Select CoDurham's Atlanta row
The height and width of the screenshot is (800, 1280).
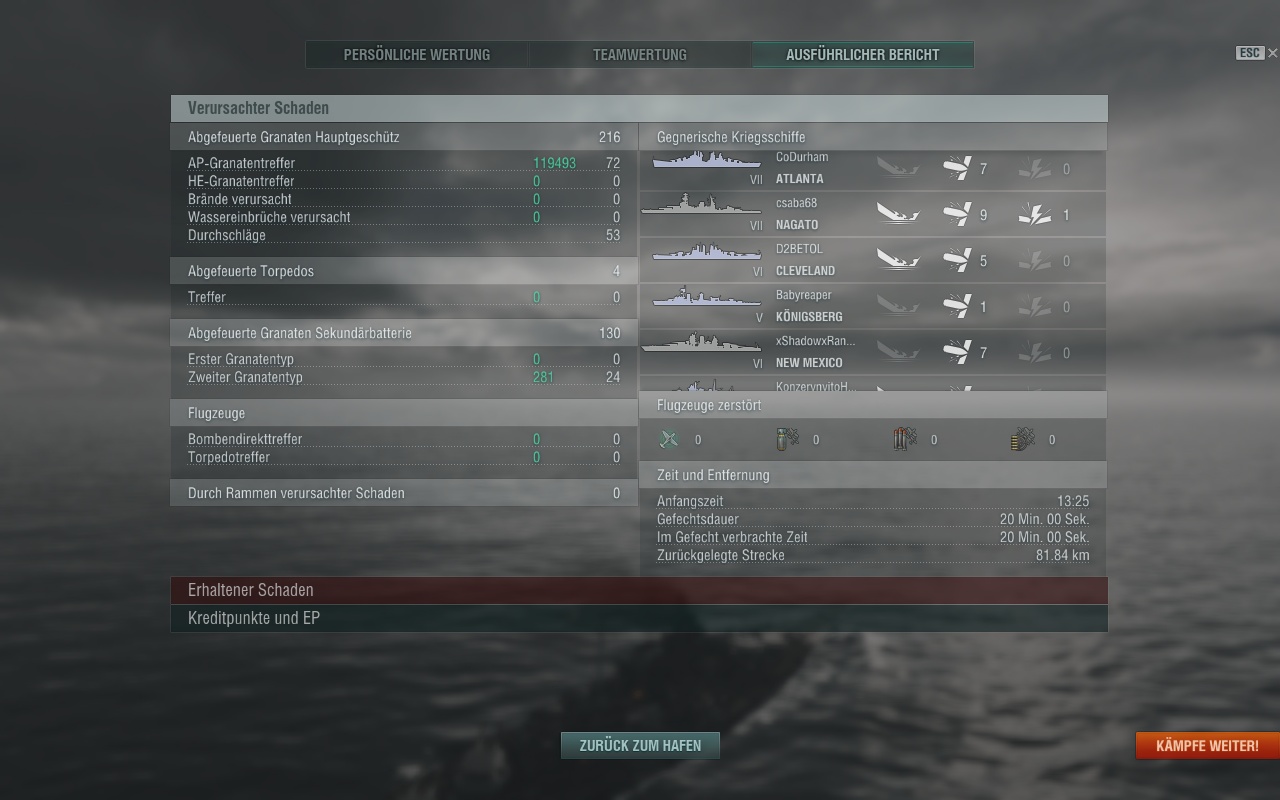coord(872,169)
